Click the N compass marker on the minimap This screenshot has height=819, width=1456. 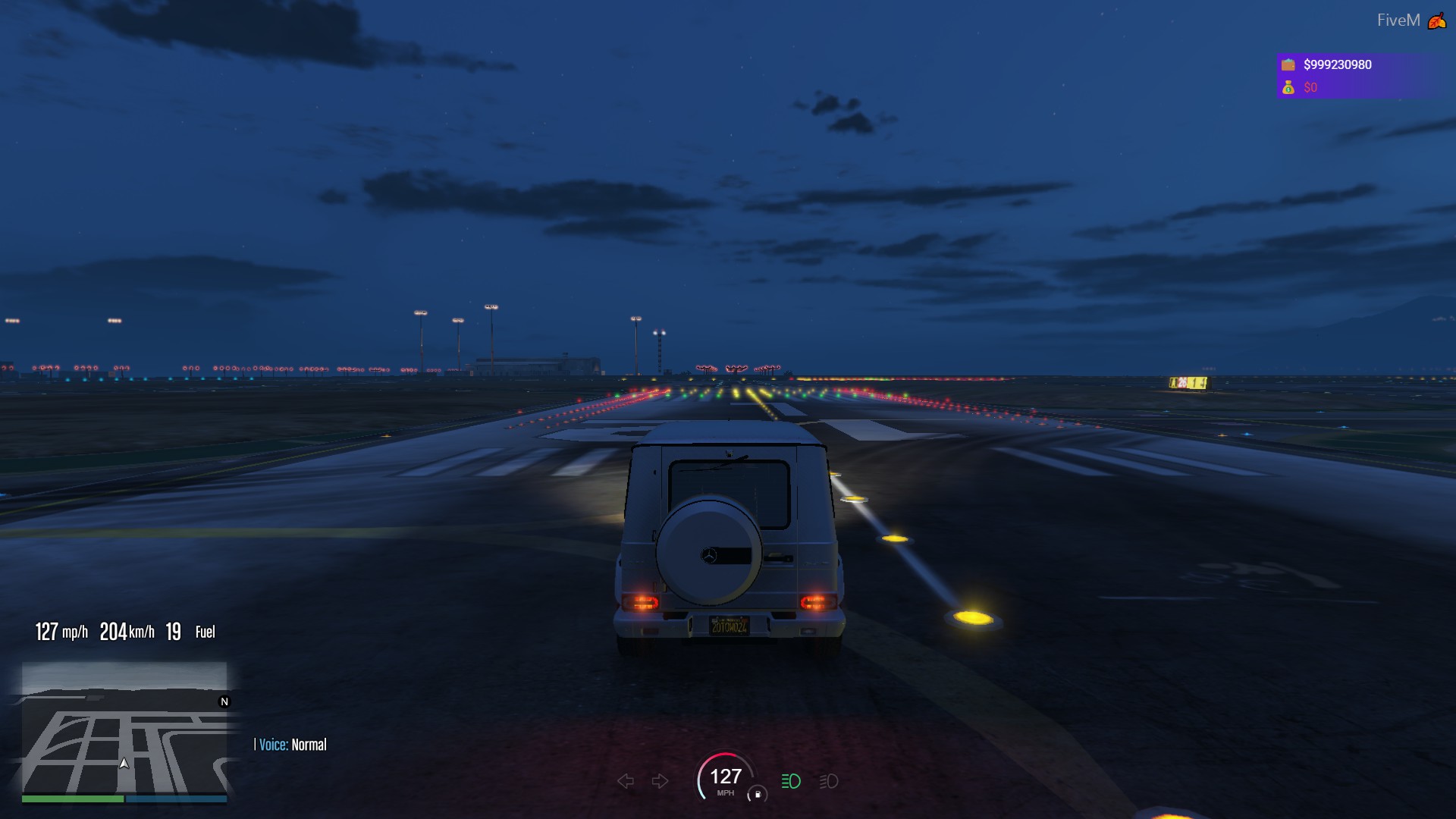pos(224,702)
